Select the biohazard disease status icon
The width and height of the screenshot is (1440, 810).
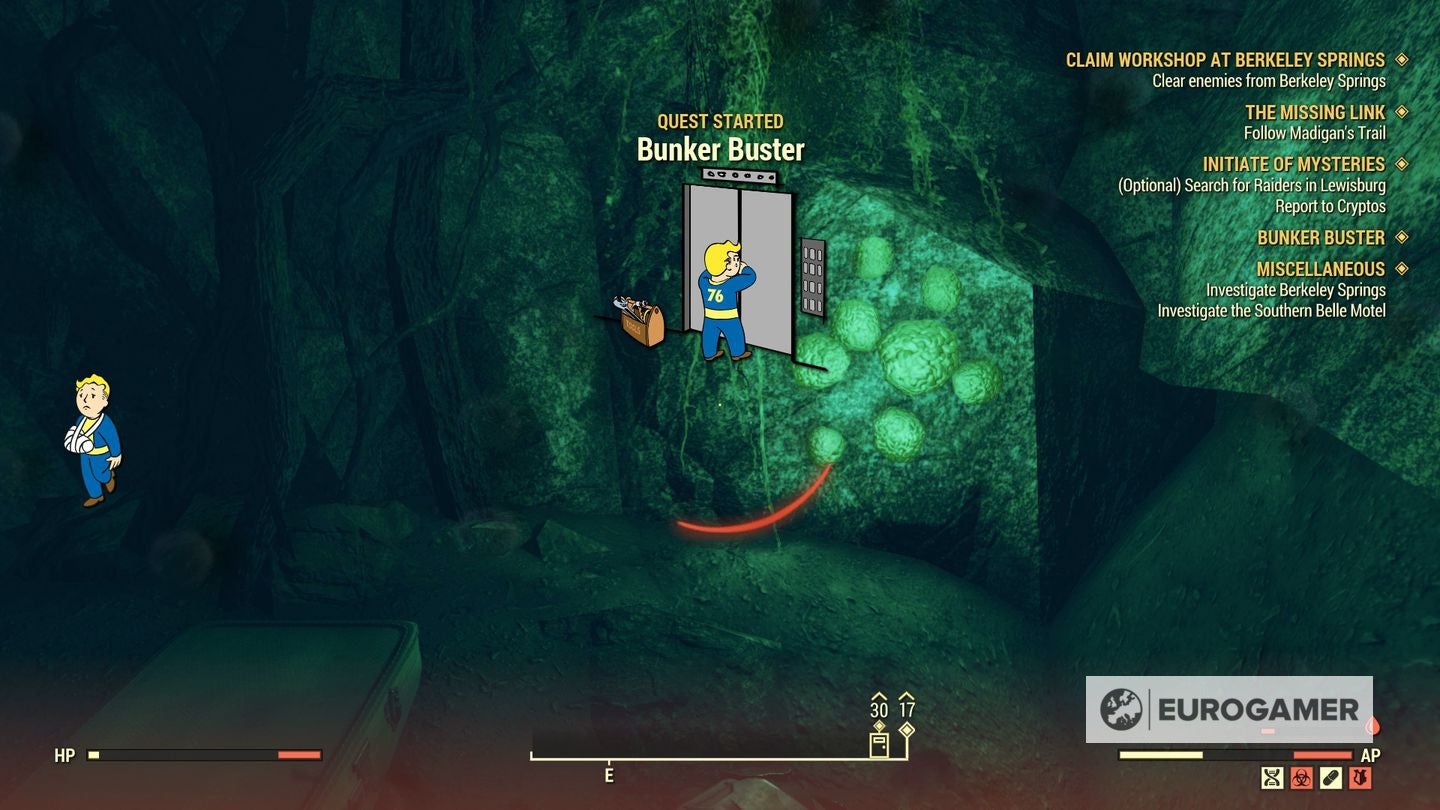pos(1300,776)
